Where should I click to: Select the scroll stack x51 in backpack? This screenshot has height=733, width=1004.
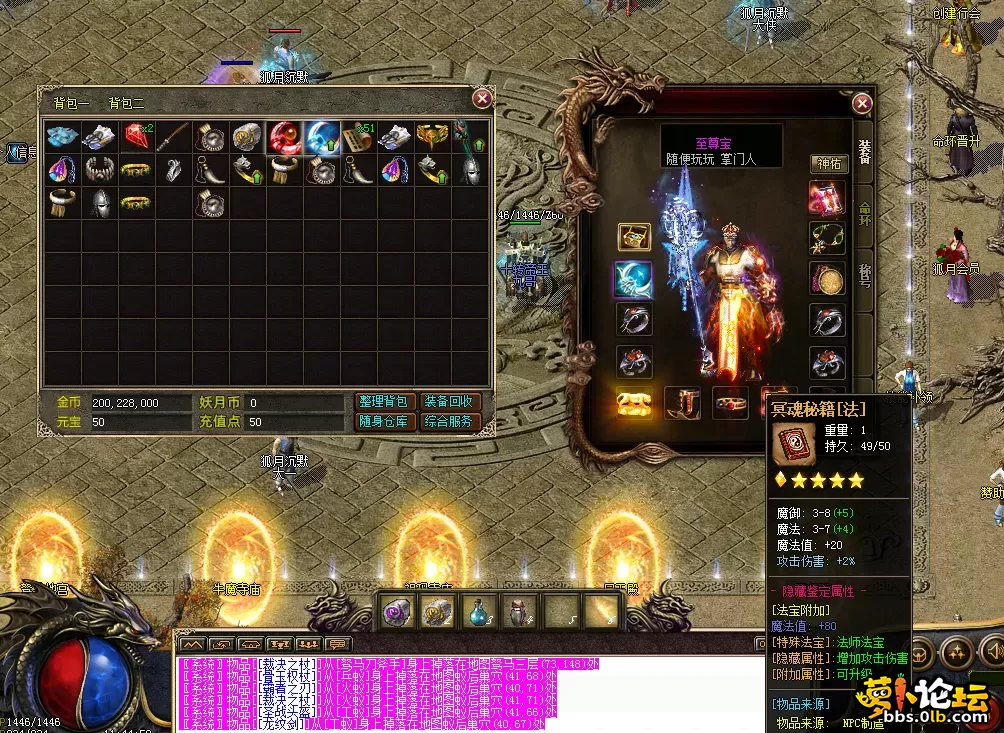358,136
